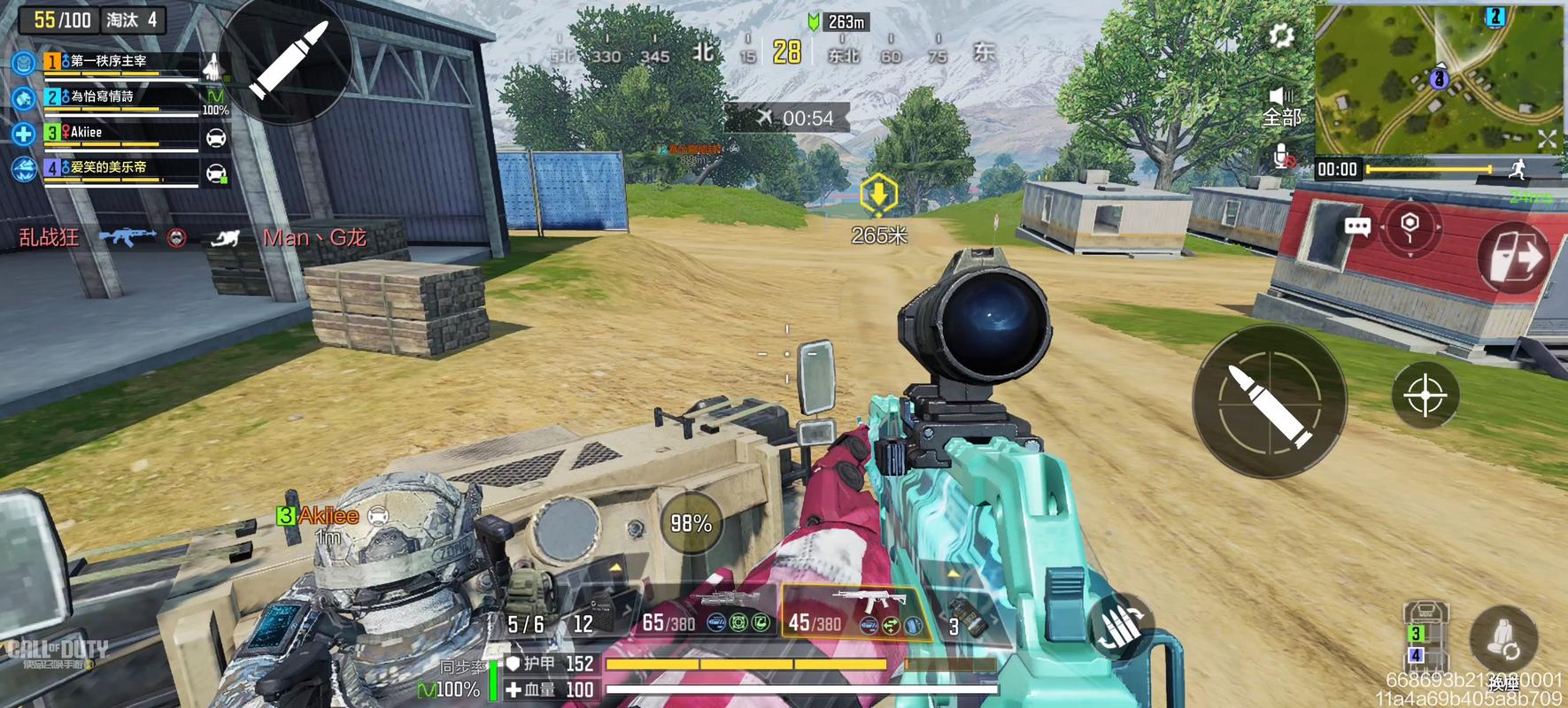The image size is (1568, 708).
Task: Aim down sights with the crosshair button
Action: pos(1425,395)
